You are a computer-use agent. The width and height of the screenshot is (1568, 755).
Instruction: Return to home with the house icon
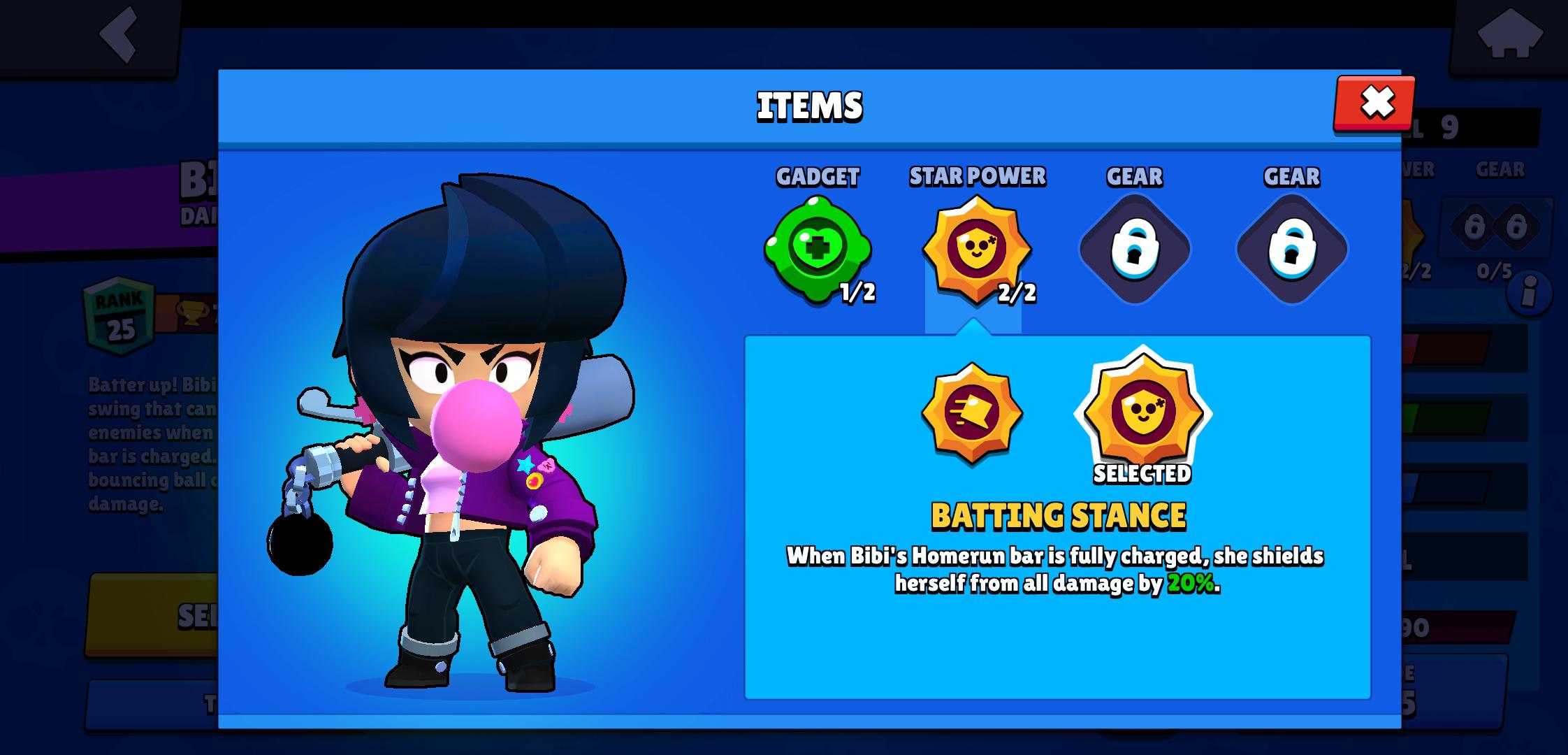click(x=1509, y=34)
